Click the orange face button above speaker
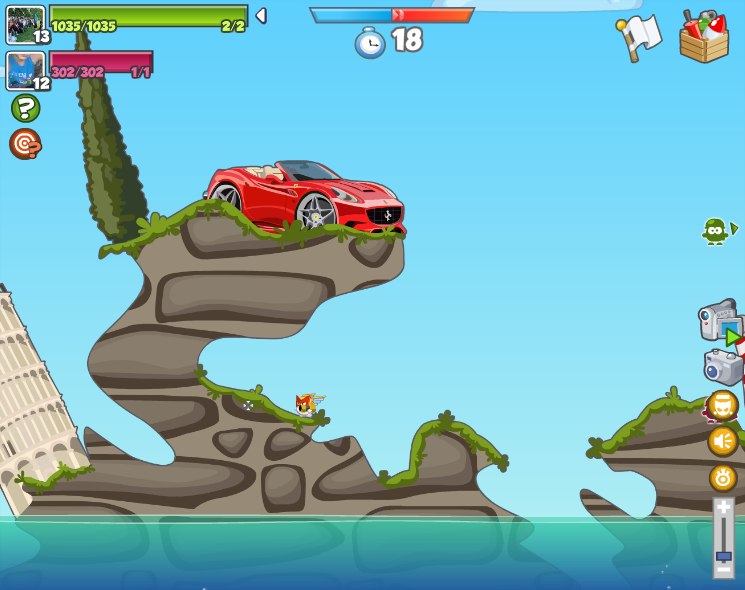 point(722,405)
